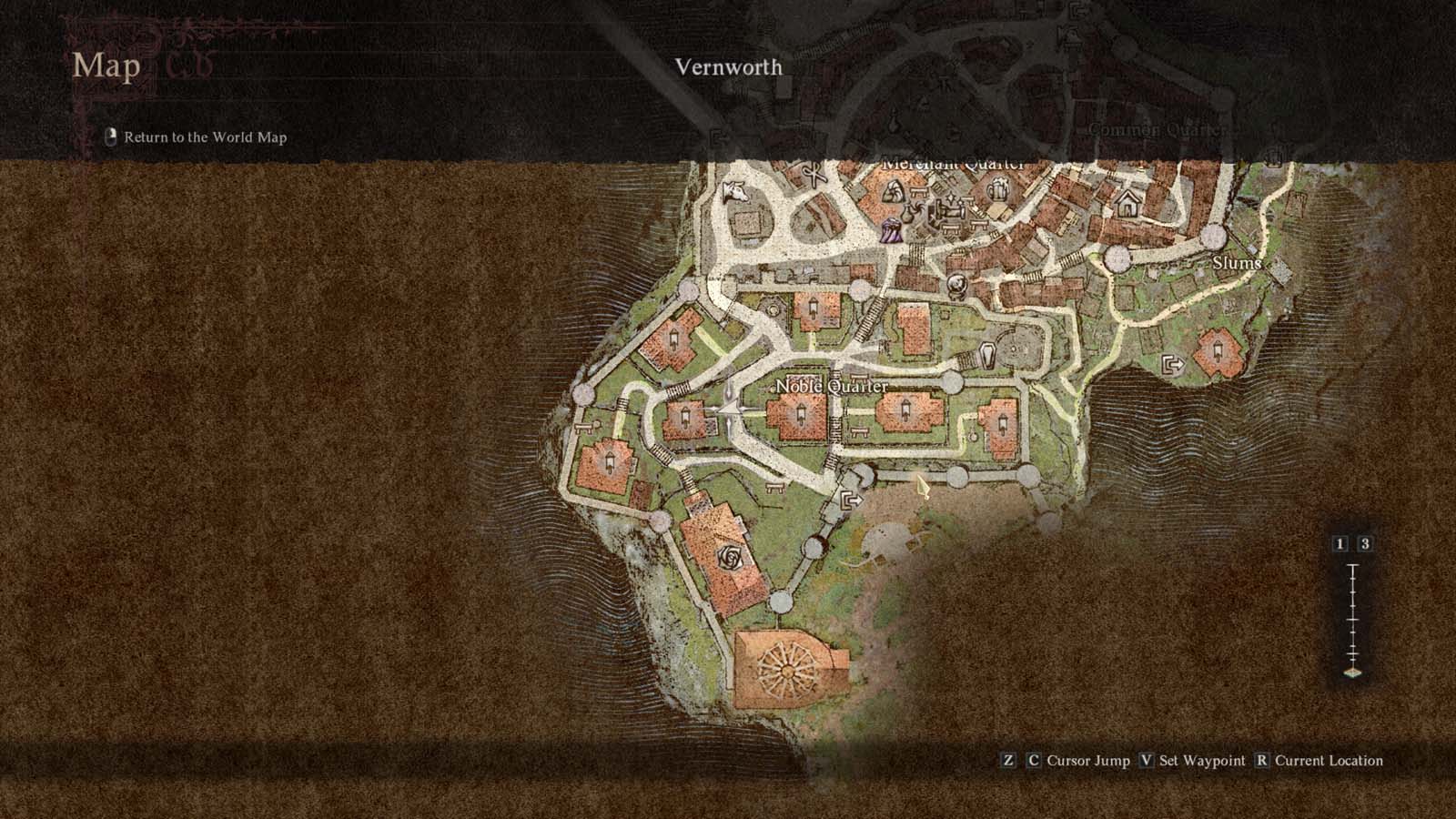This screenshot has height=819, width=1456.
Task: Click the tavern beer mug icon
Action: pos(997,189)
